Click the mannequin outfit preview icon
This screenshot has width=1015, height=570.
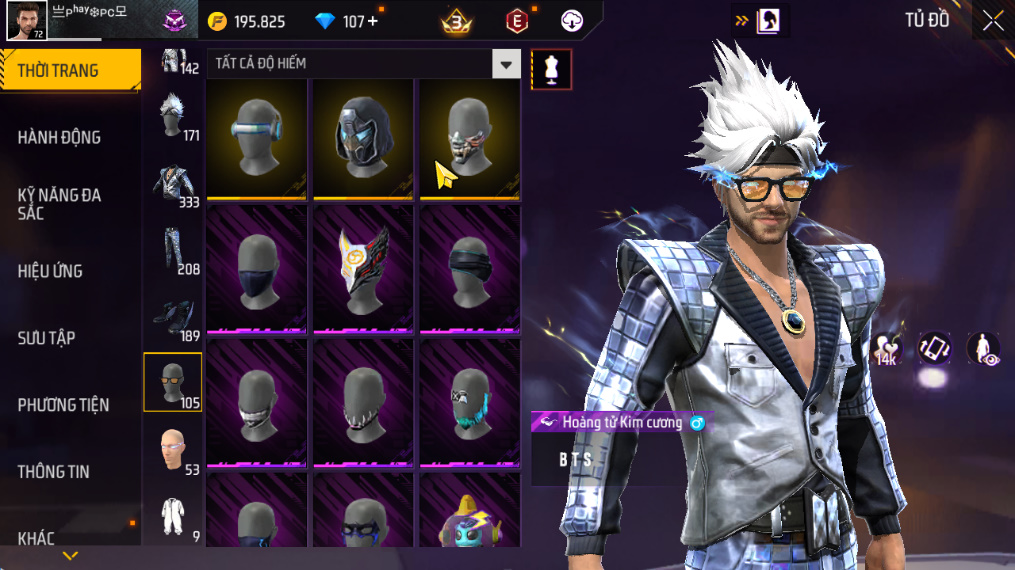[551, 68]
